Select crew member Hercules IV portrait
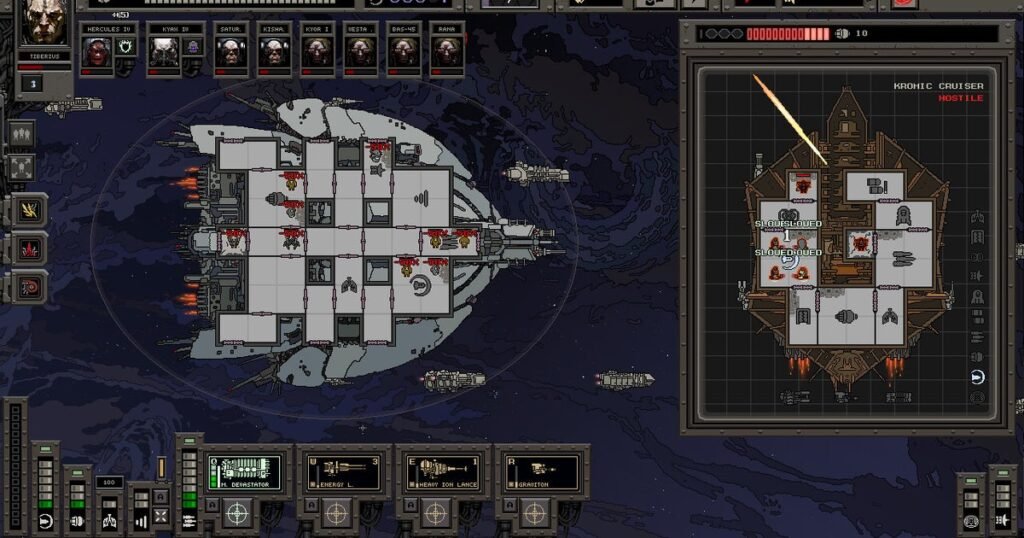 pyautogui.click(x=98, y=52)
